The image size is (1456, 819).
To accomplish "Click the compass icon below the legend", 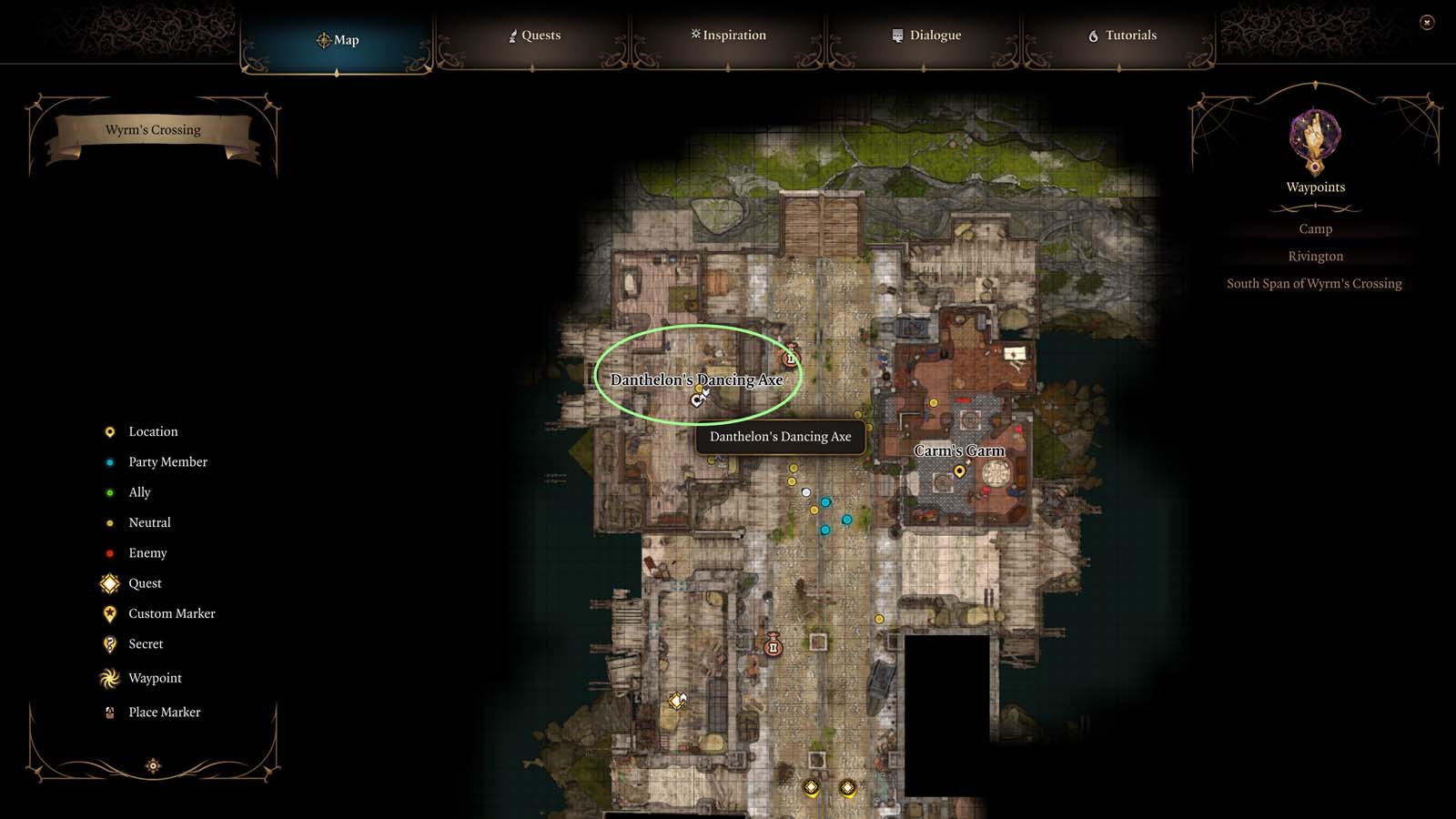I will (152, 766).
